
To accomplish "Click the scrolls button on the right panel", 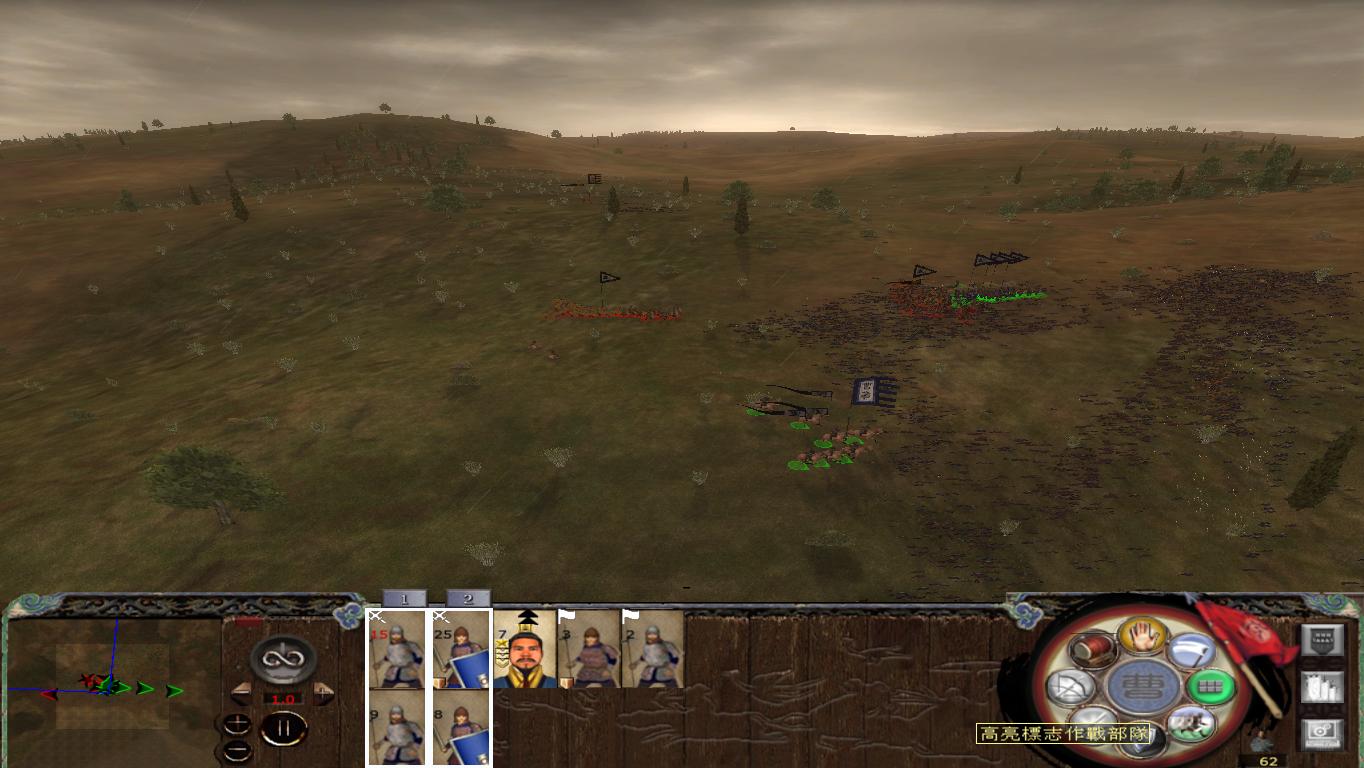I will 1322,687.
